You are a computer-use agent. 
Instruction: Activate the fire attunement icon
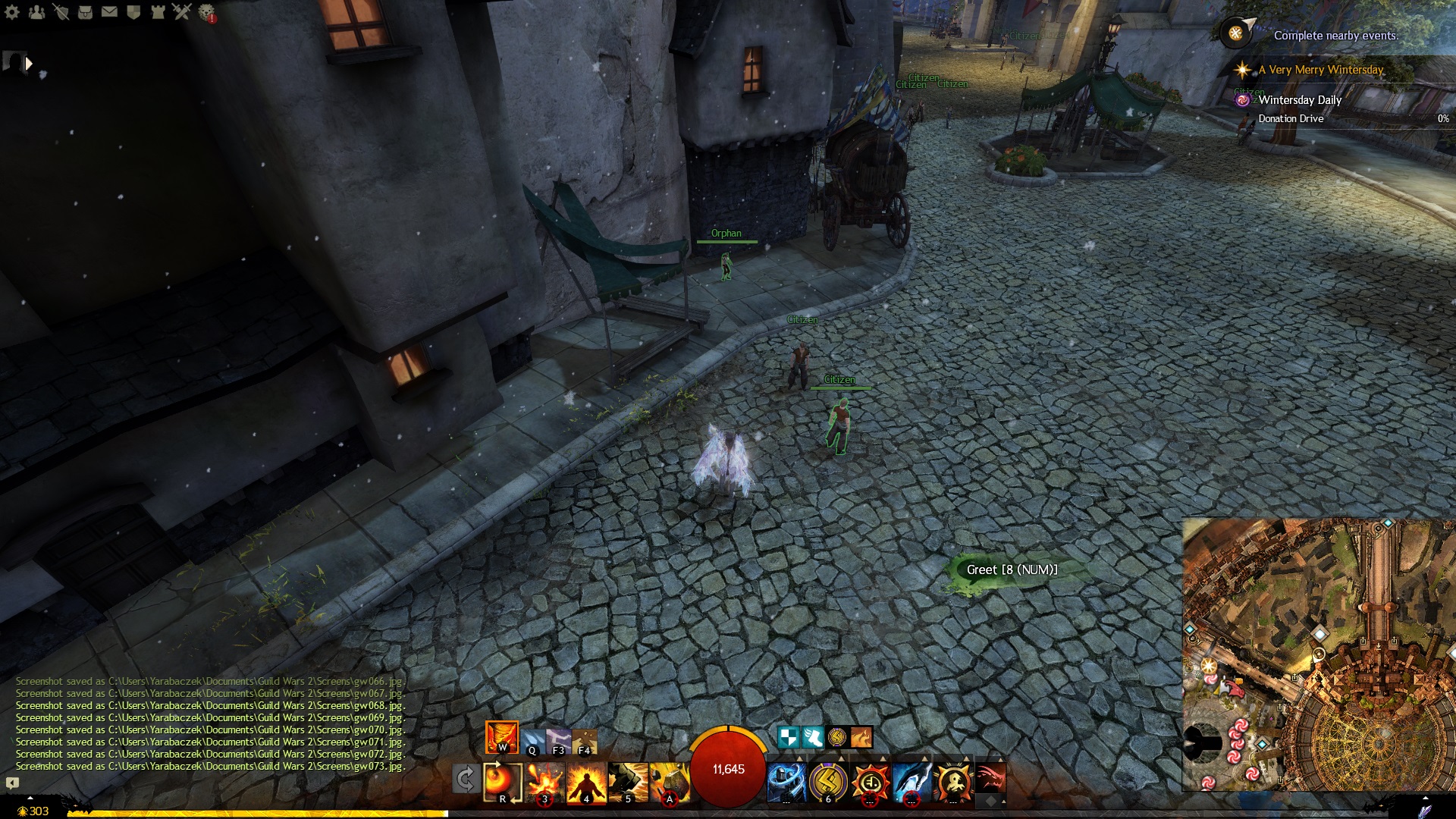pyautogui.click(x=502, y=737)
